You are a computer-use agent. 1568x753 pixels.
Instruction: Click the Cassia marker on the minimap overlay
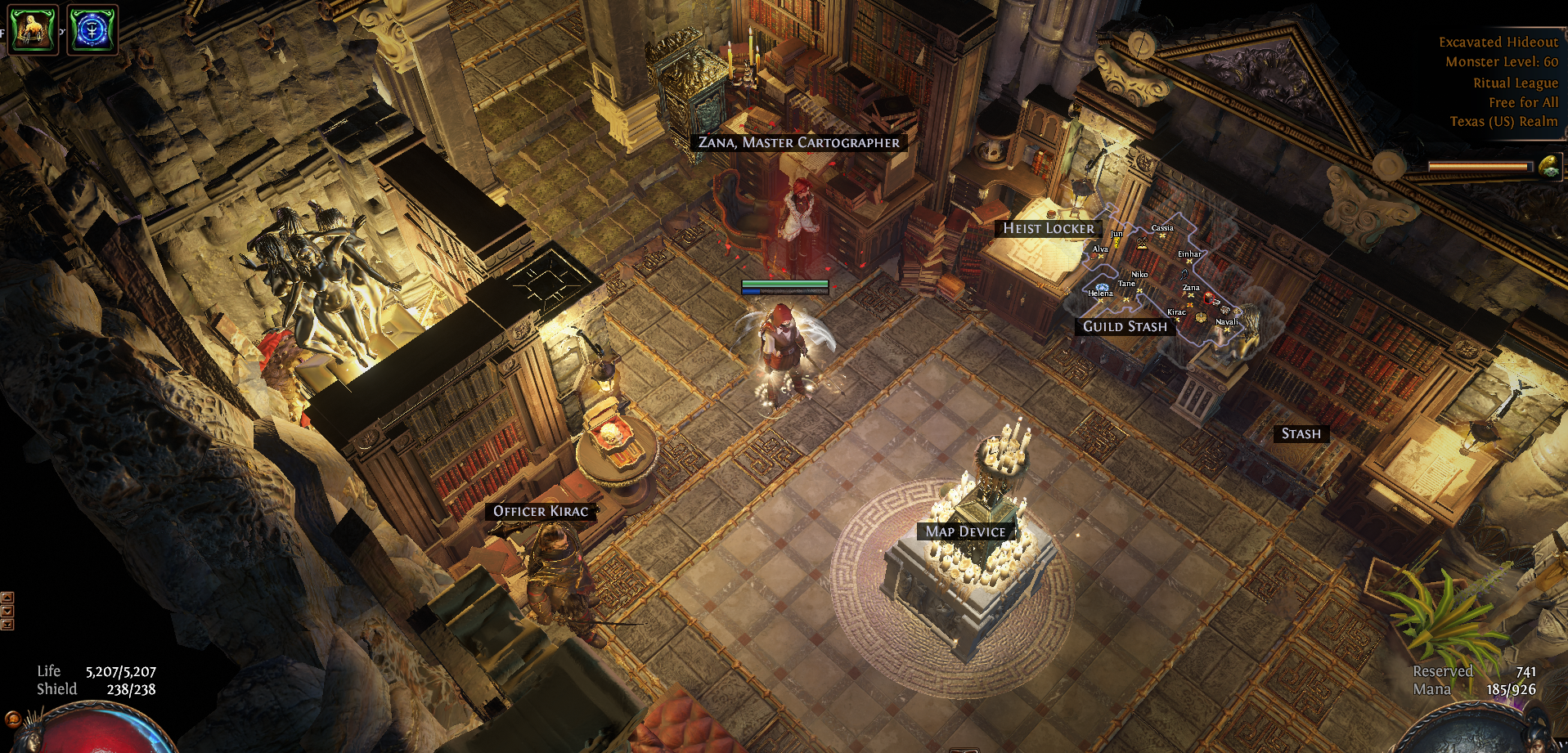pos(1162,235)
